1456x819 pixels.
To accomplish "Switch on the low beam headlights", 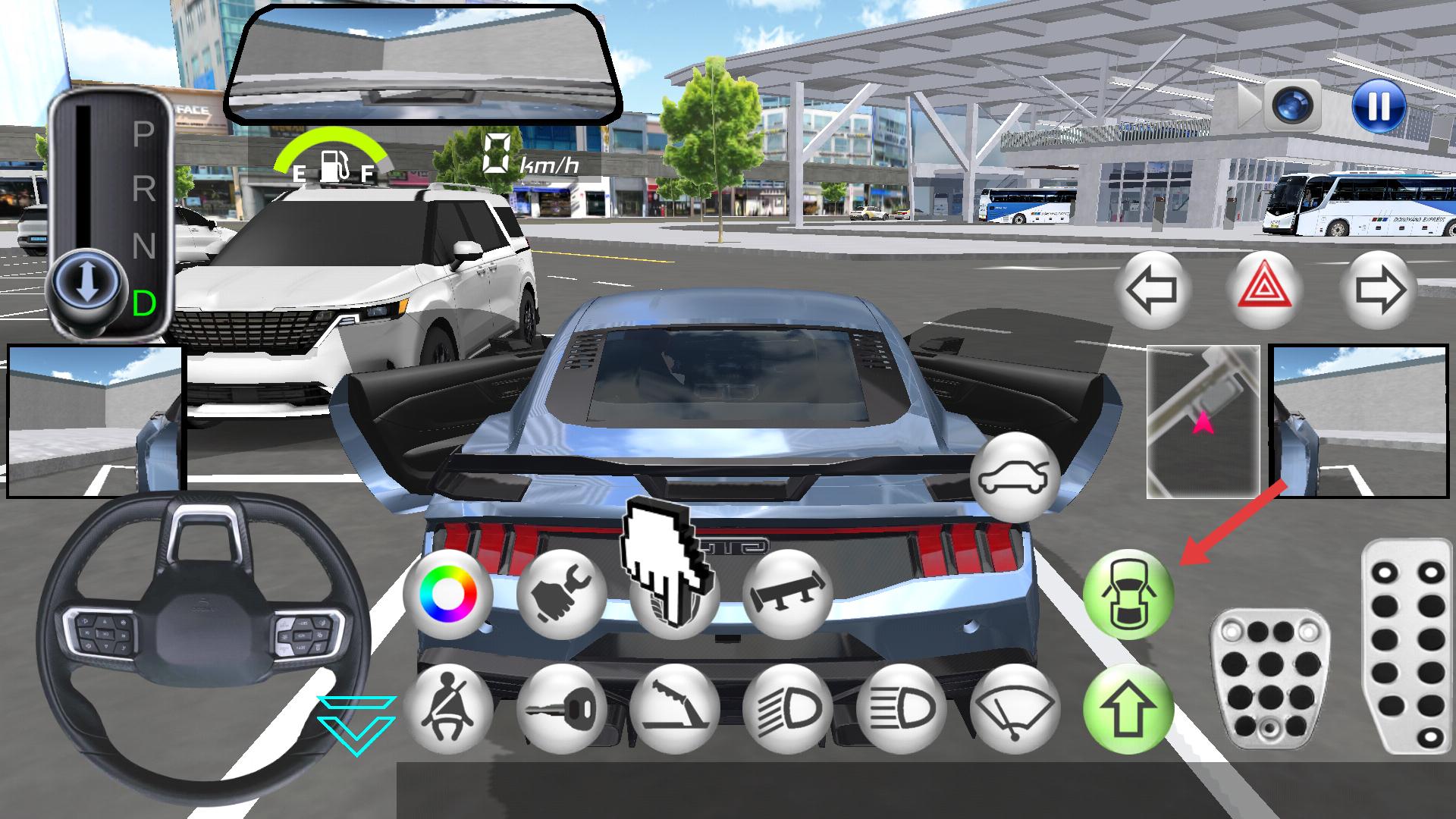I will click(788, 708).
